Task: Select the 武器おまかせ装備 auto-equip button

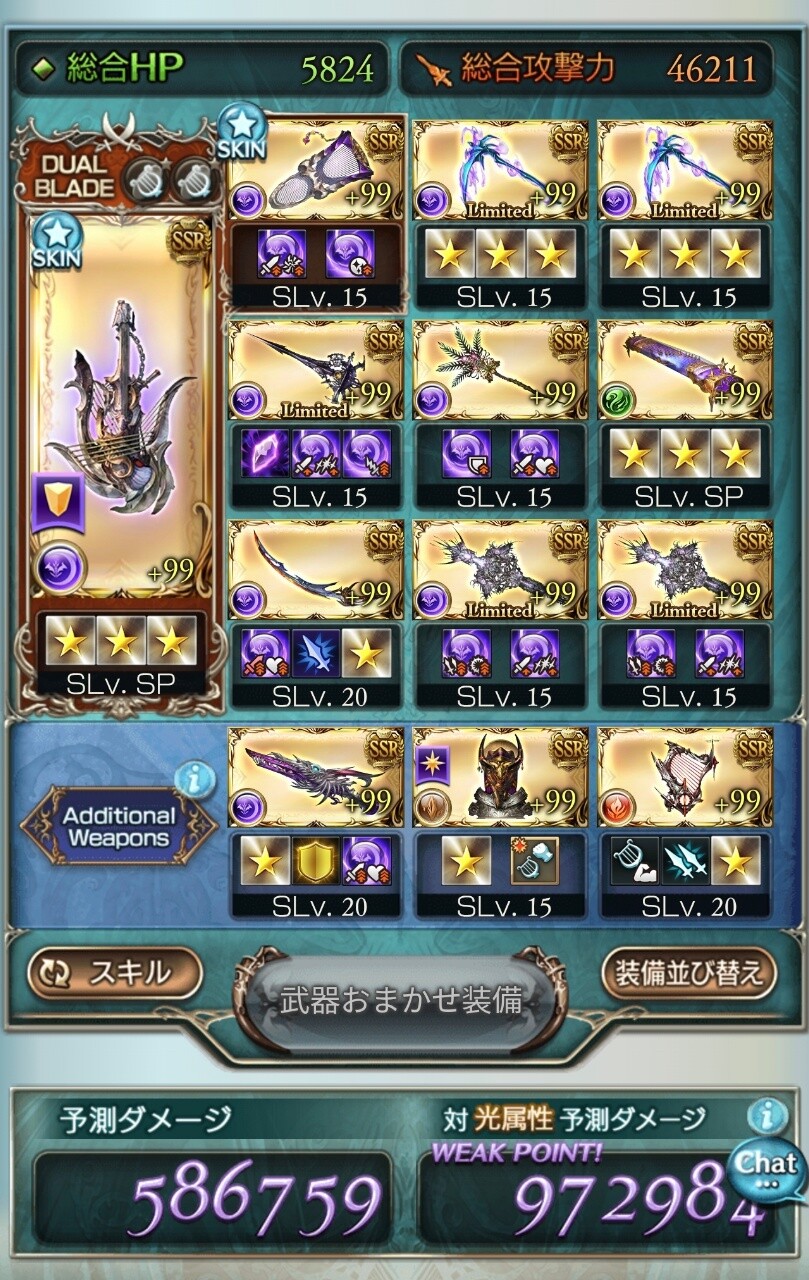Action: tap(400, 1000)
